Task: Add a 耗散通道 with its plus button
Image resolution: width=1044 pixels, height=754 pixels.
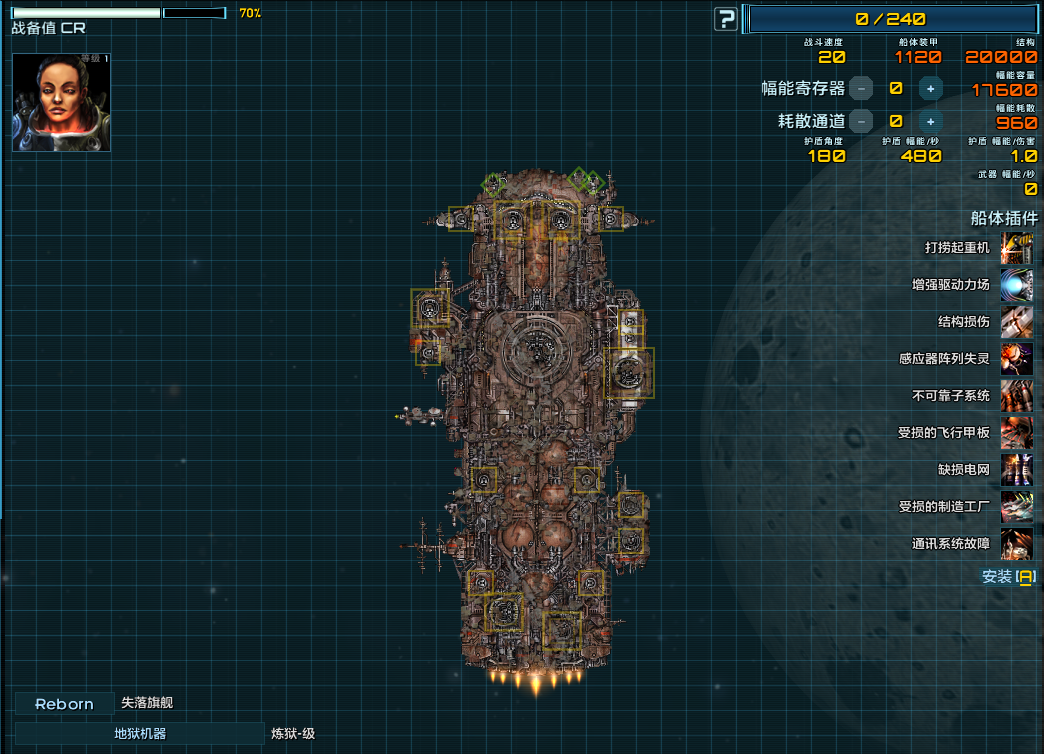Action: pyautogui.click(x=930, y=121)
